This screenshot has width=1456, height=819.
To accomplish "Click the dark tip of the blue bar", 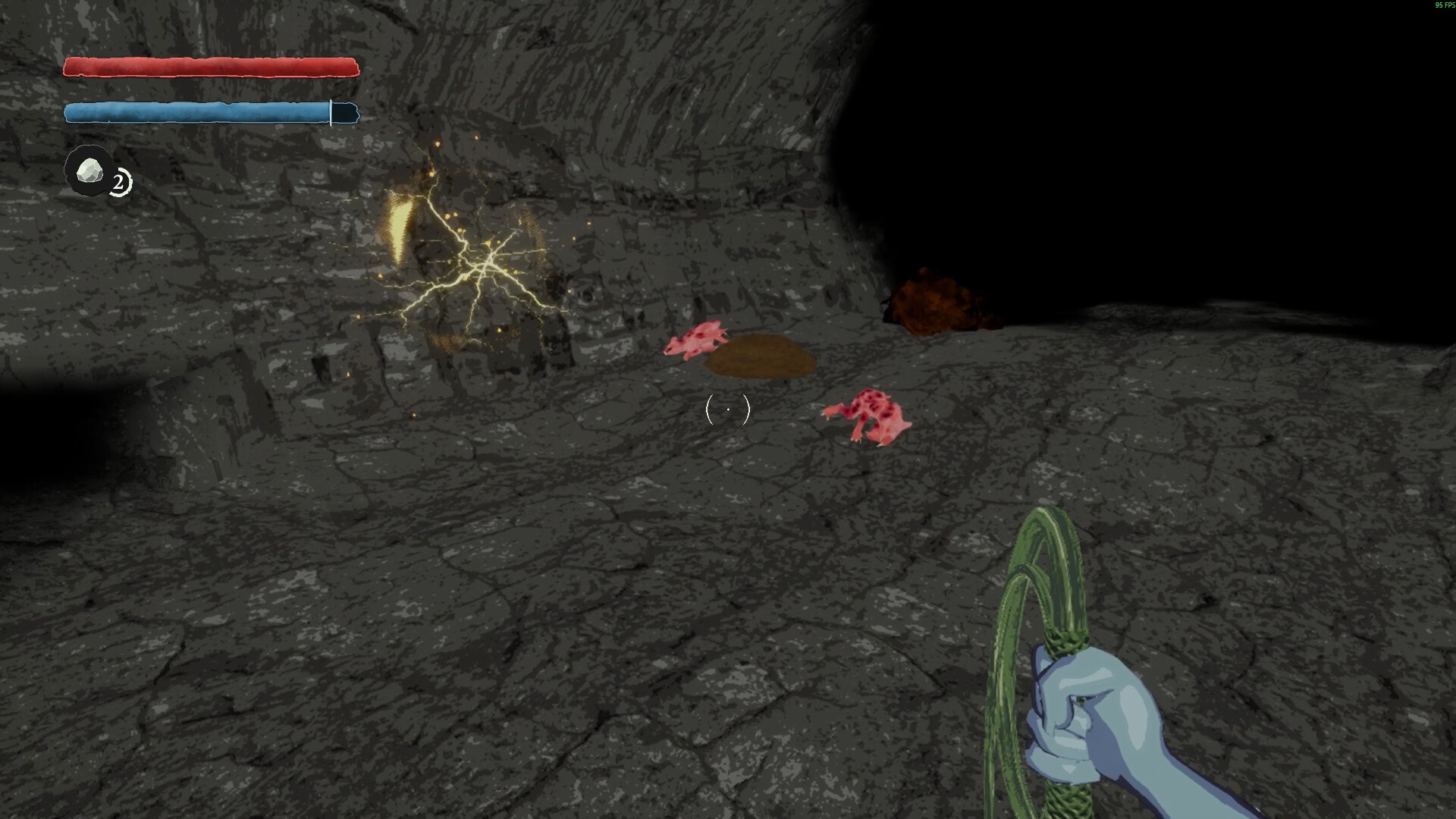I will coord(345,113).
